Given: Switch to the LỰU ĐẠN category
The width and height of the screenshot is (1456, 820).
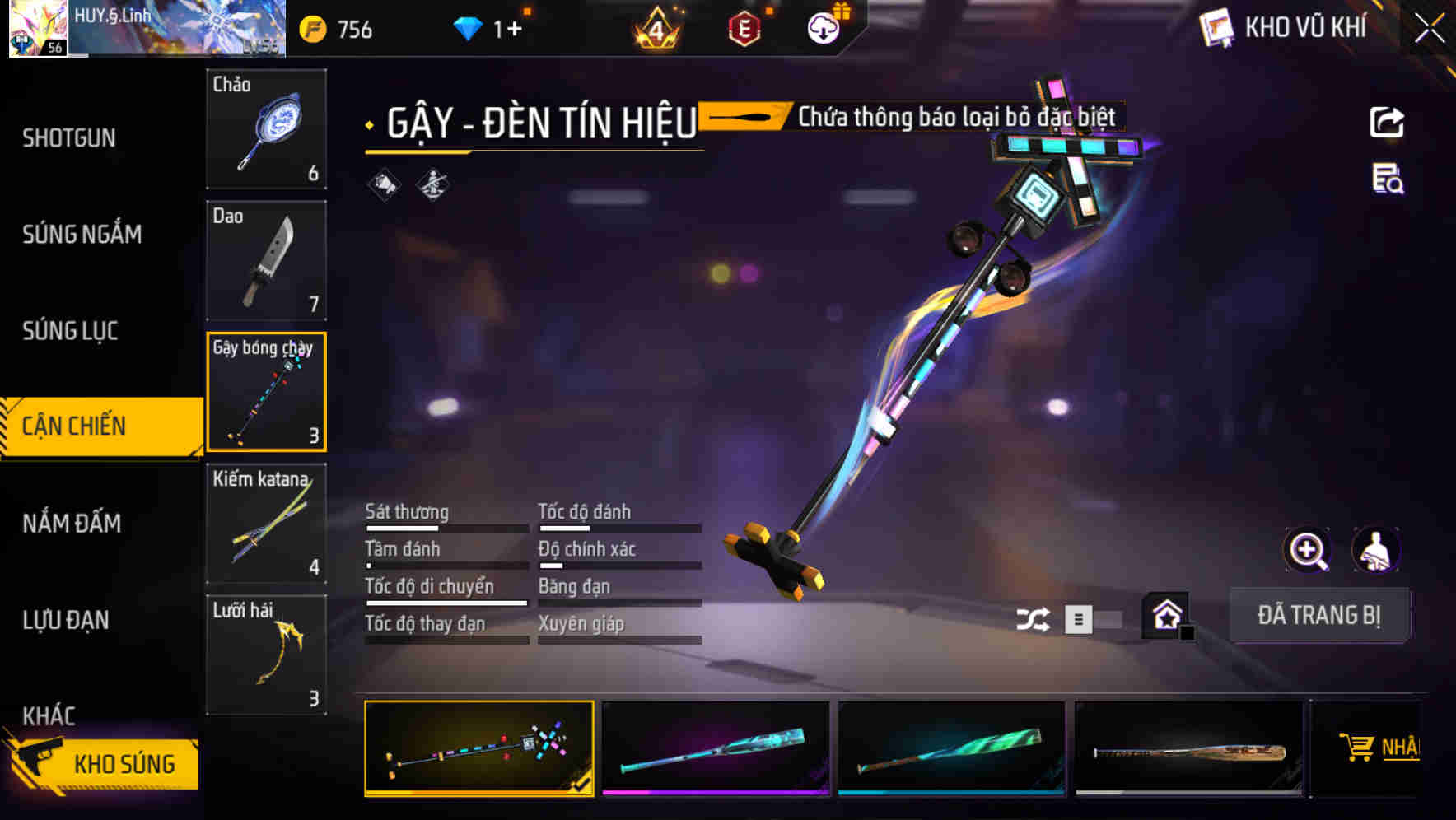Looking at the screenshot, I should click(66, 620).
